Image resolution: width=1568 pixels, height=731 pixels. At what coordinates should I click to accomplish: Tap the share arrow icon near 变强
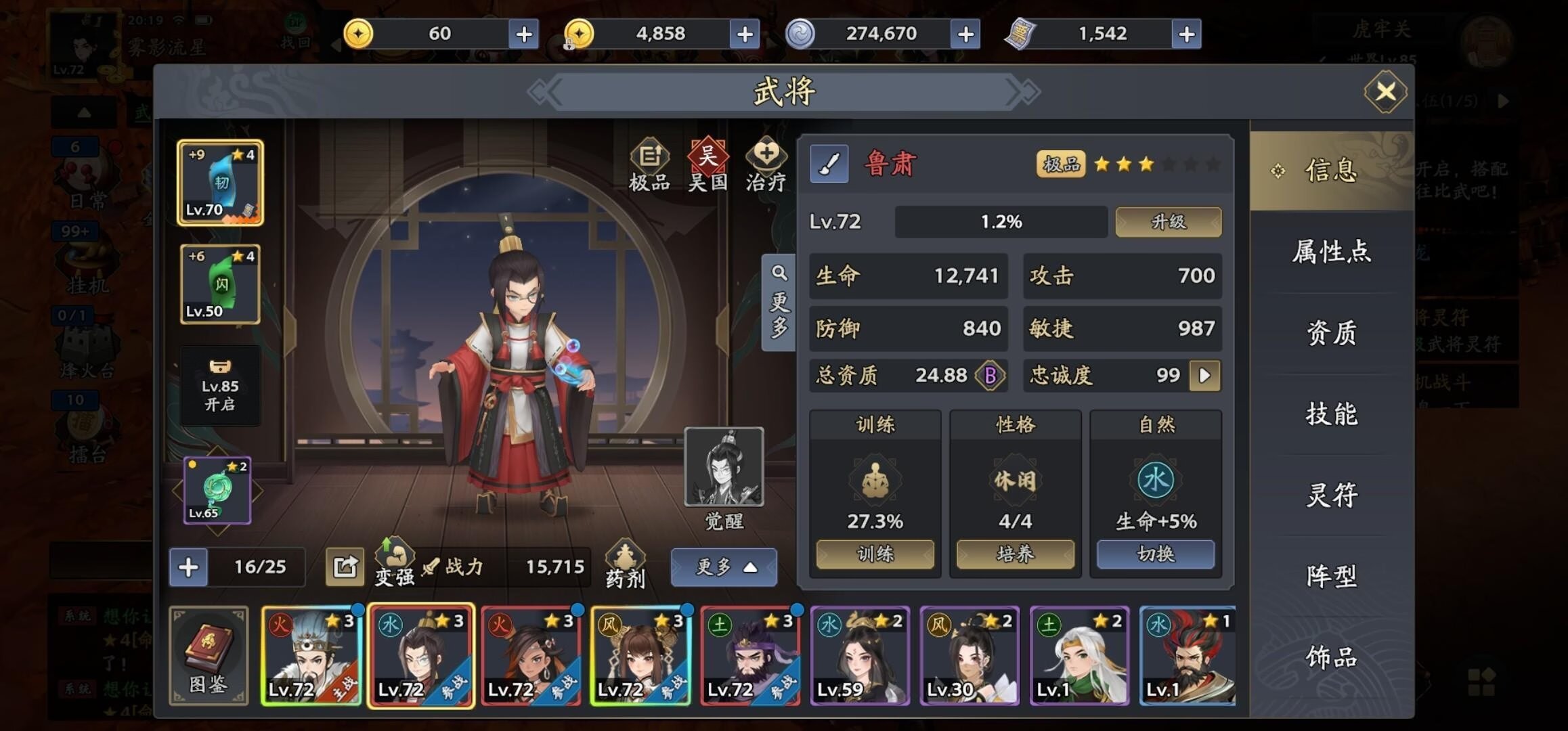345,565
